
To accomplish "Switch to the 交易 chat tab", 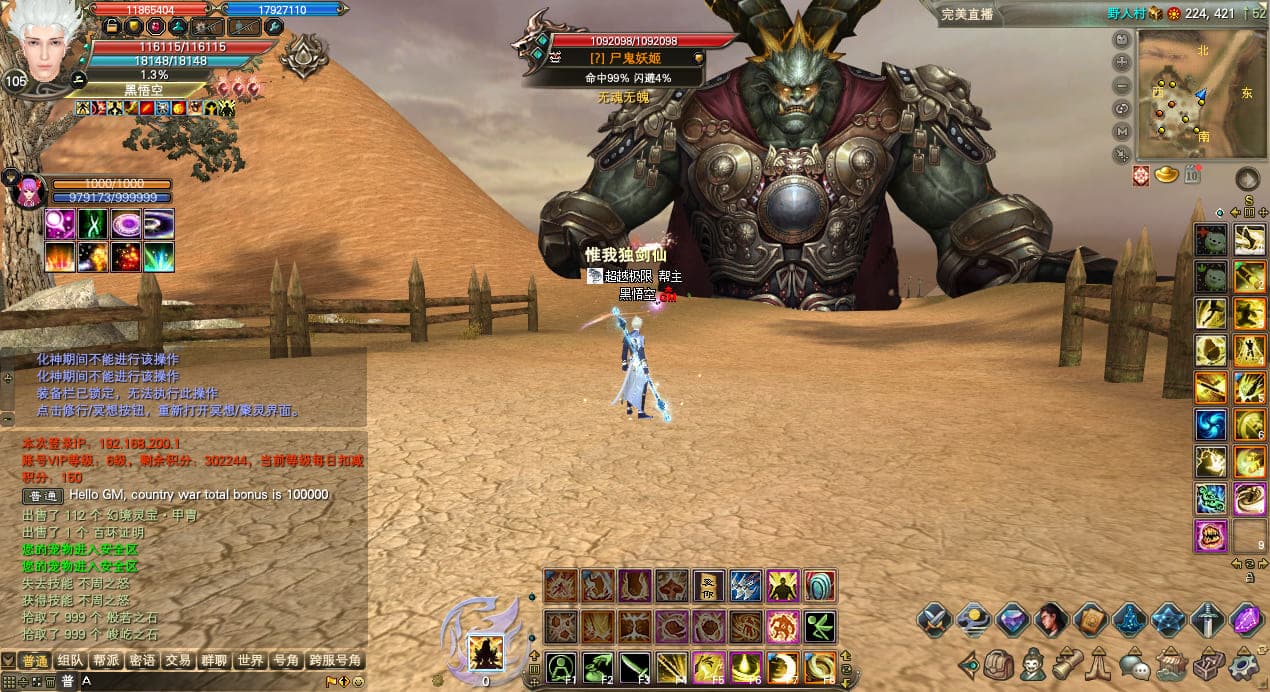I will click(x=179, y=661).
